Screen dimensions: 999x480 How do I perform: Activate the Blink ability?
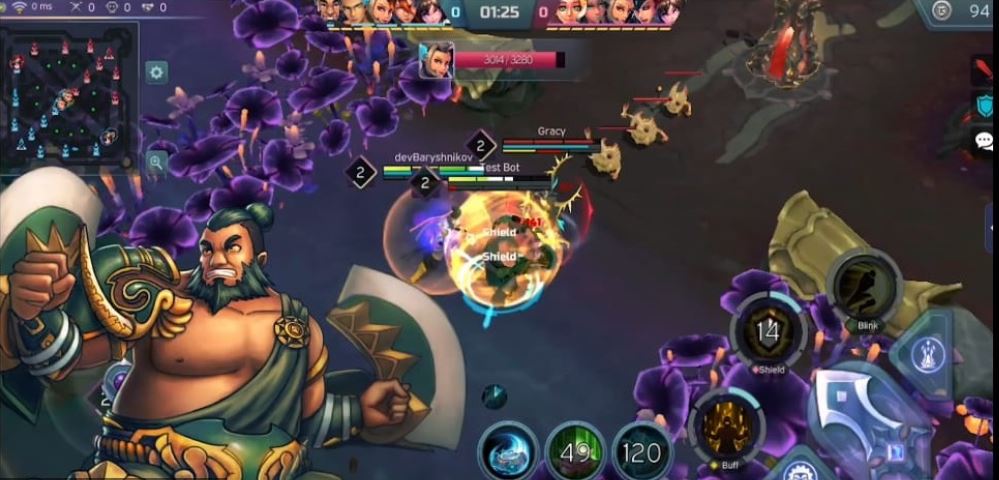865,285
